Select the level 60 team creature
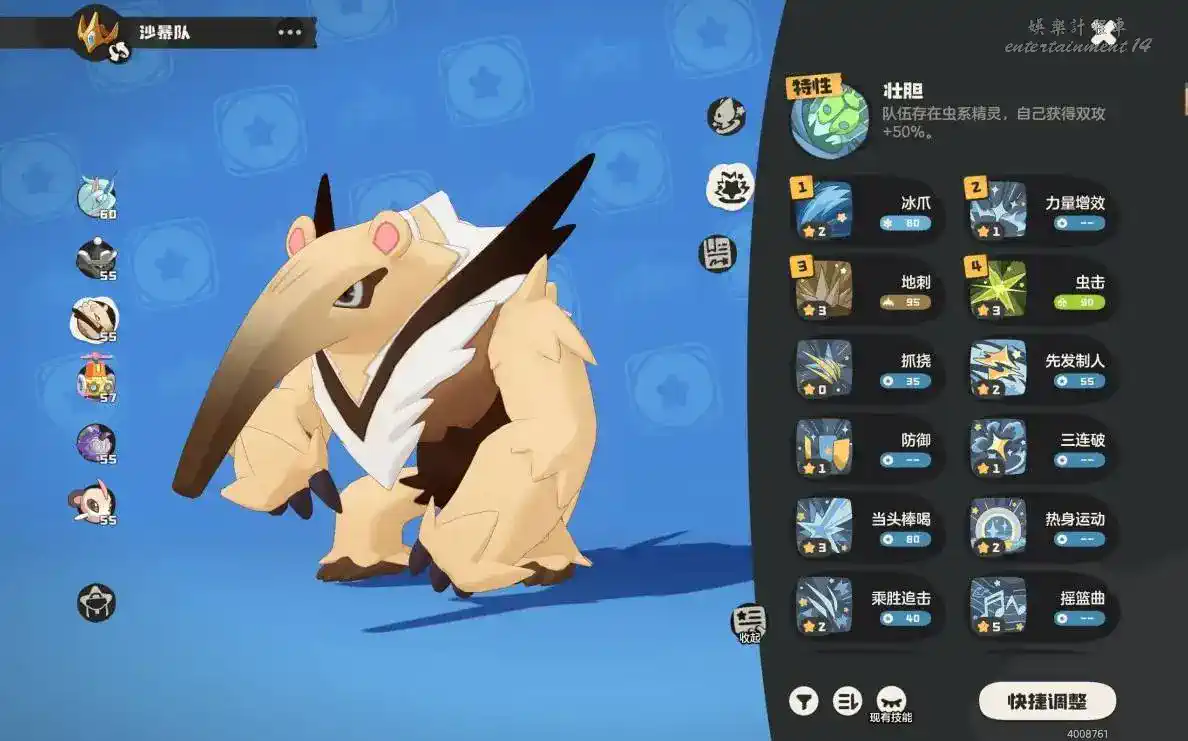This screenshot has height=741, width=1188. coord(97,197)
